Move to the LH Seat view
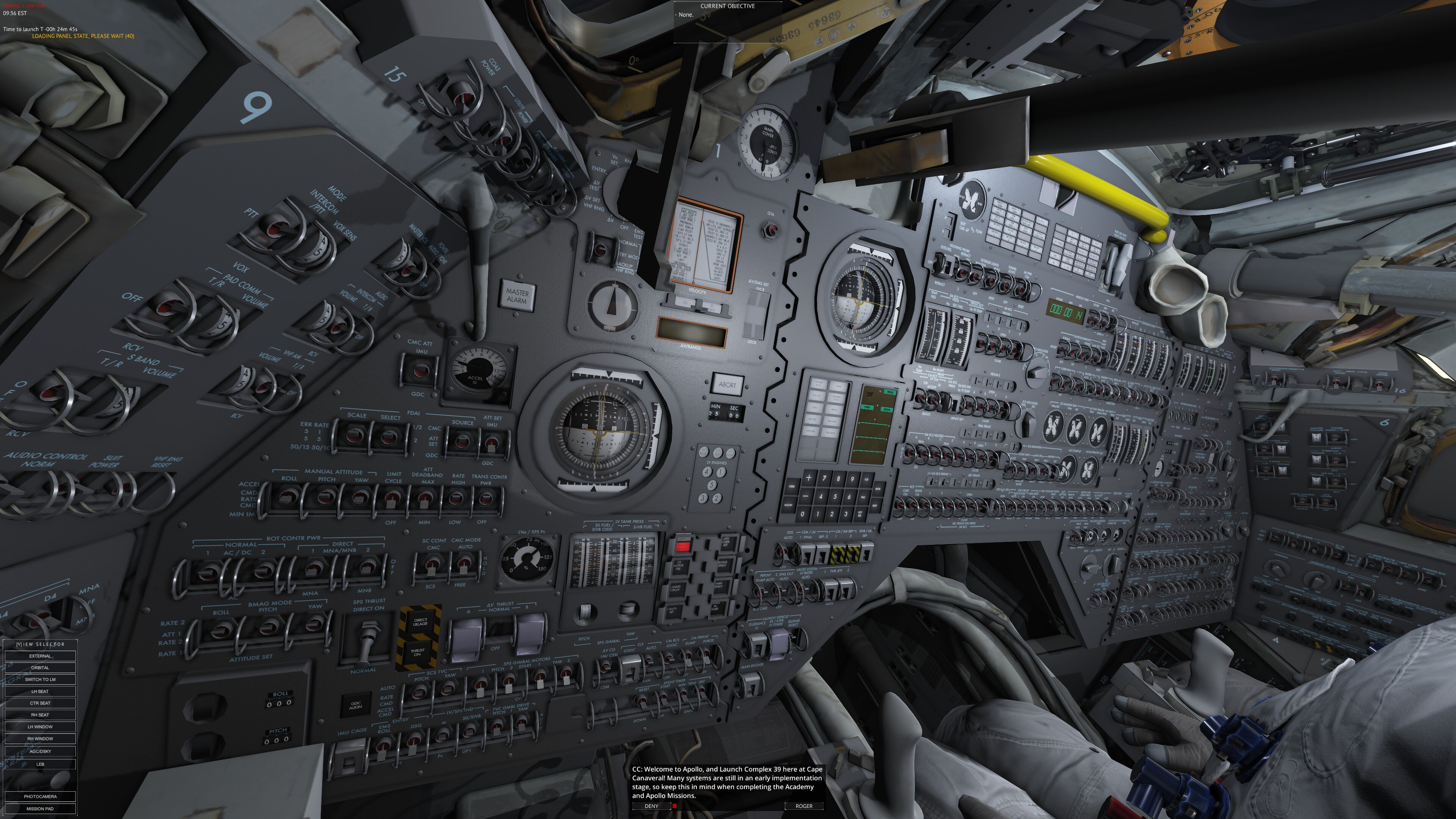The width and height of the screenshot is (1456, 819). click(40, 691)
